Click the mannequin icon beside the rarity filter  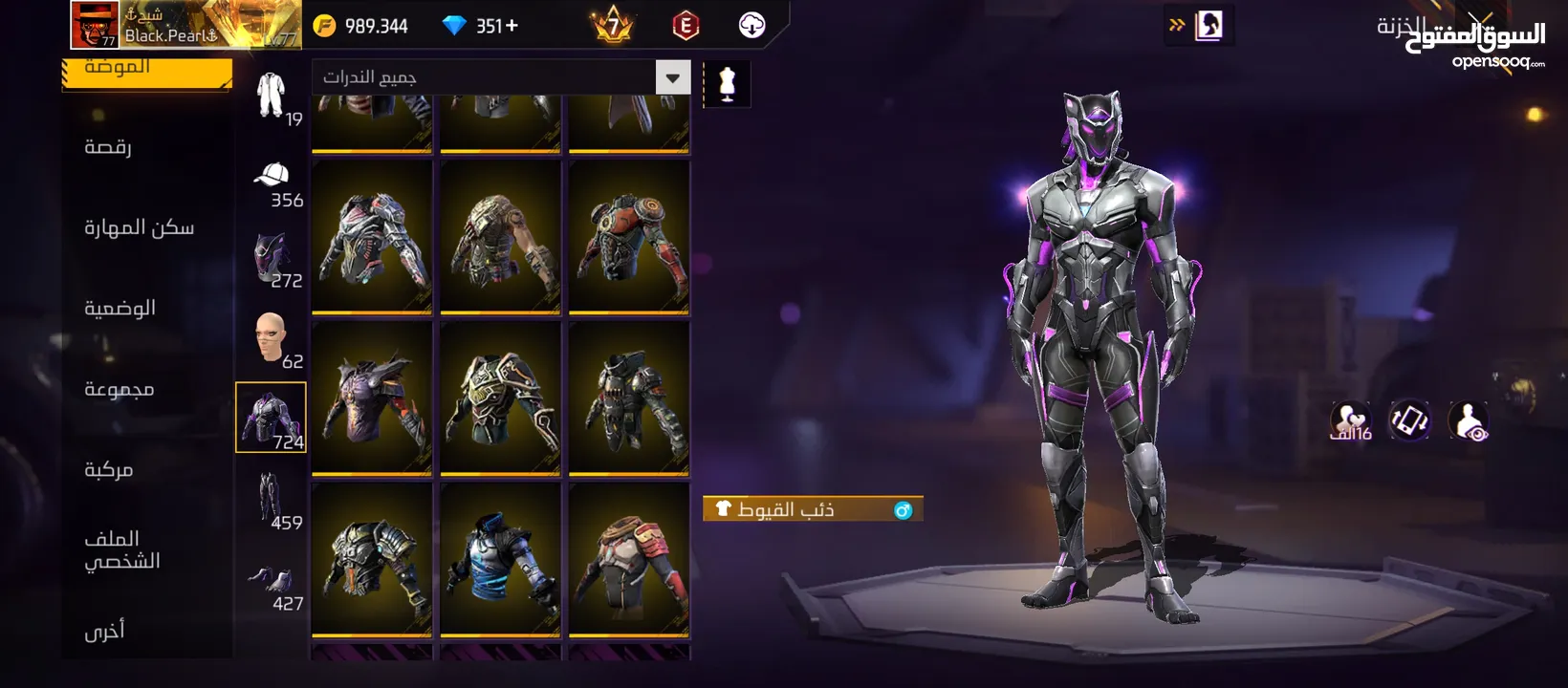pyautogui.click(x=727, y=84)
